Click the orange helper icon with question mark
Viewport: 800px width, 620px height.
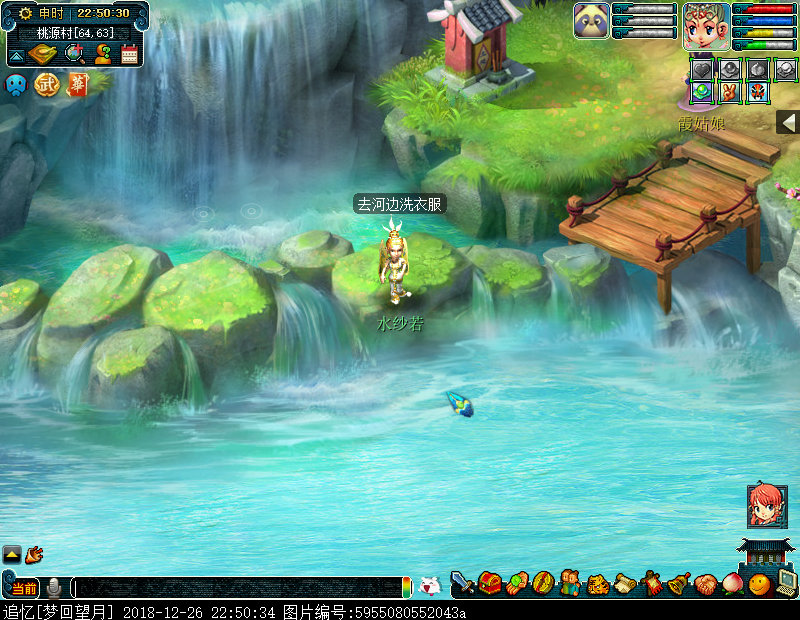tap(102, 54)
